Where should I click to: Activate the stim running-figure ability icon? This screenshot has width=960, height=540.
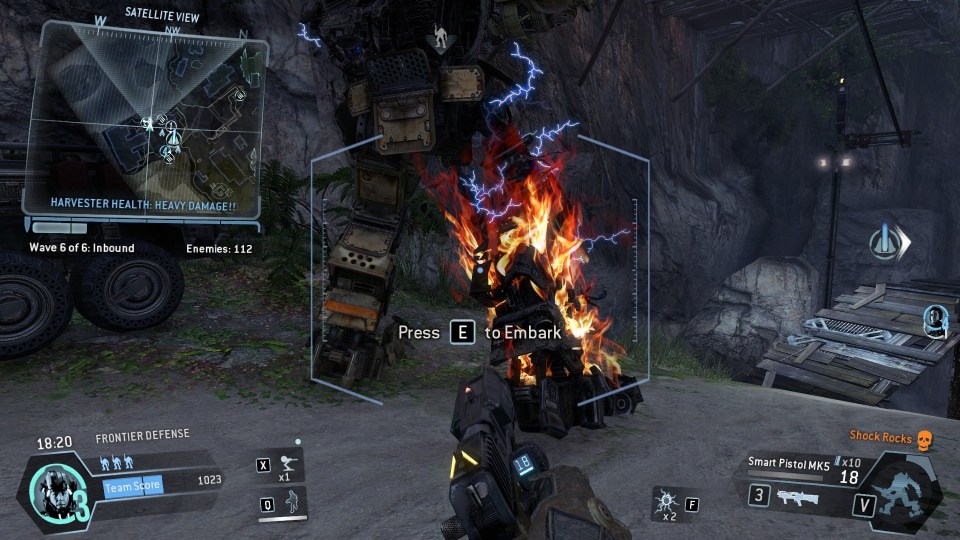[287, 464]
